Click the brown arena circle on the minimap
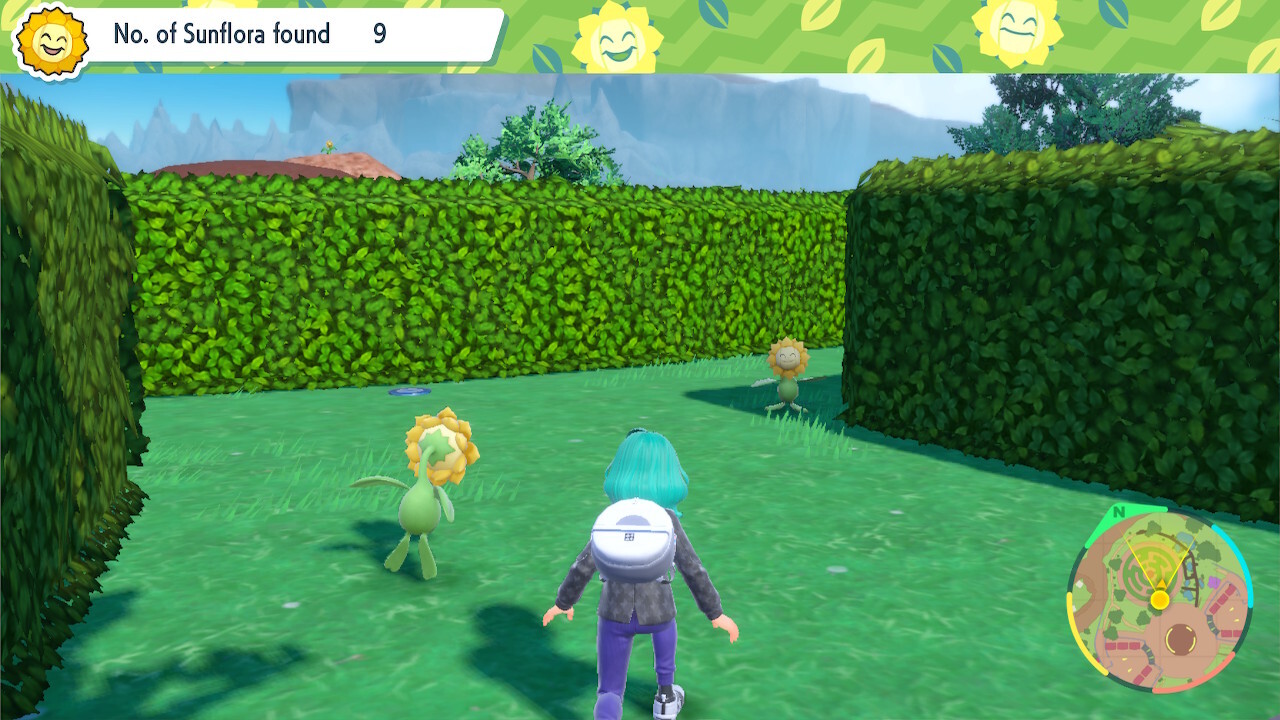This screenshot has height=720, width=1280. tap(1181, 637)
